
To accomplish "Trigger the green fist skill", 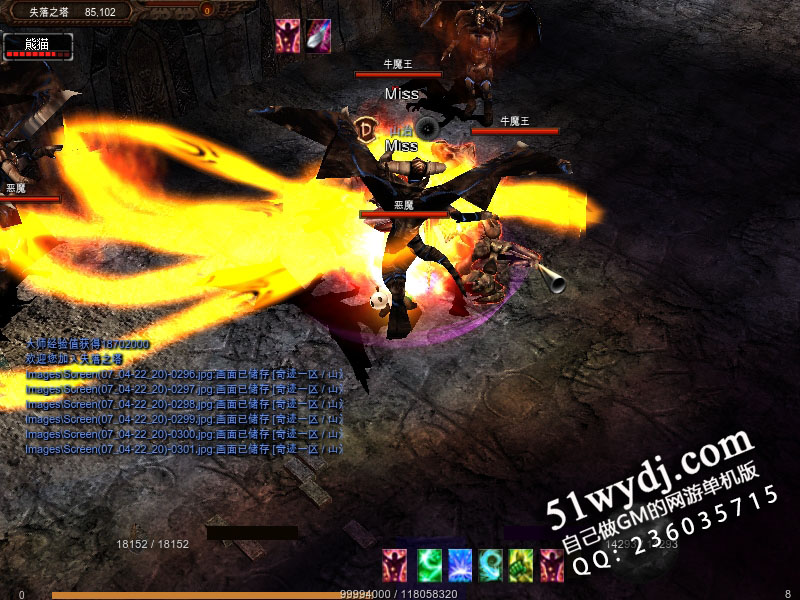I will click(x=520, y=565).
